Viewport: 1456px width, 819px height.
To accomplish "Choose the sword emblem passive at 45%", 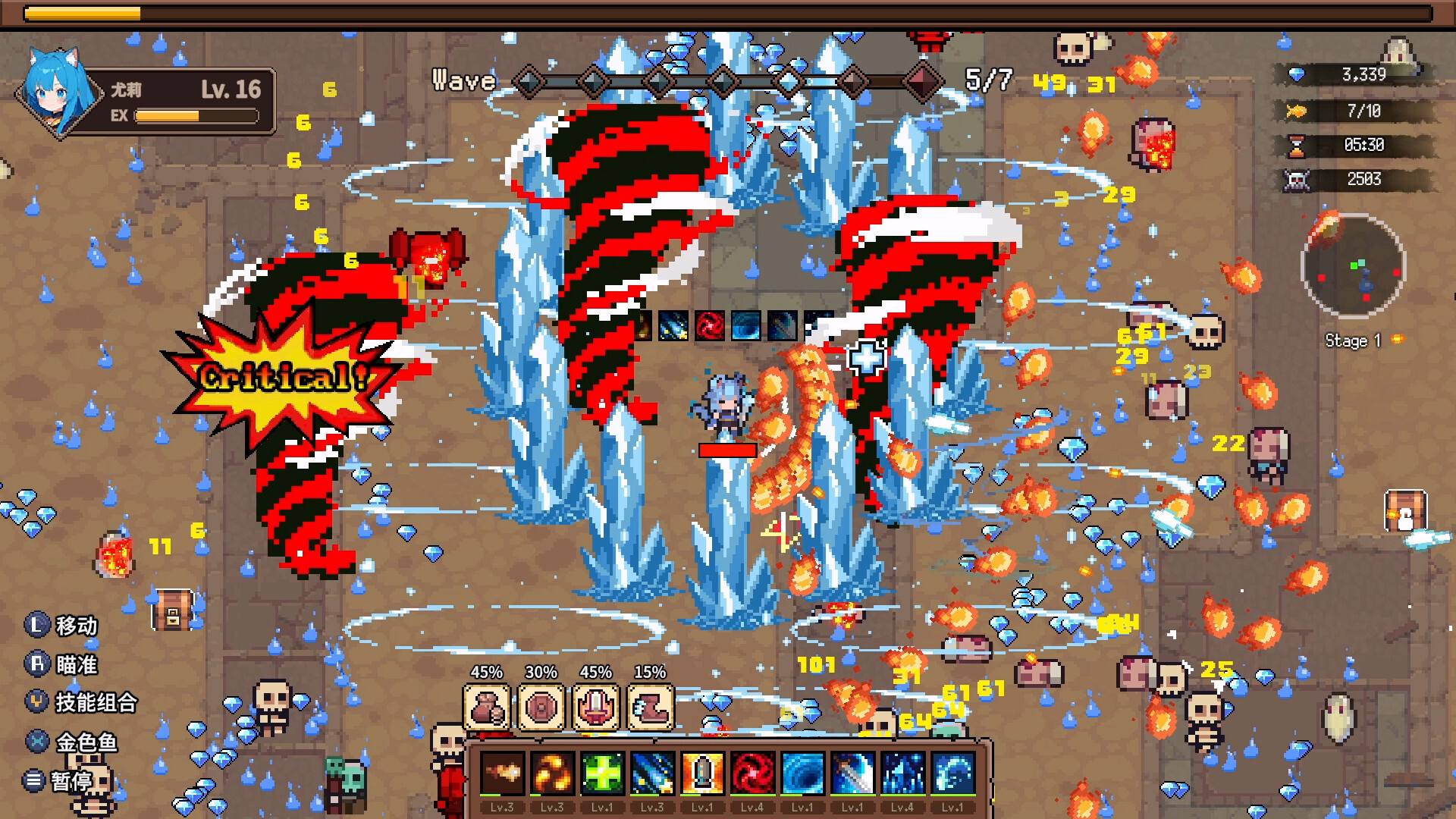I will pyautogui.click(x=596, y=707).
